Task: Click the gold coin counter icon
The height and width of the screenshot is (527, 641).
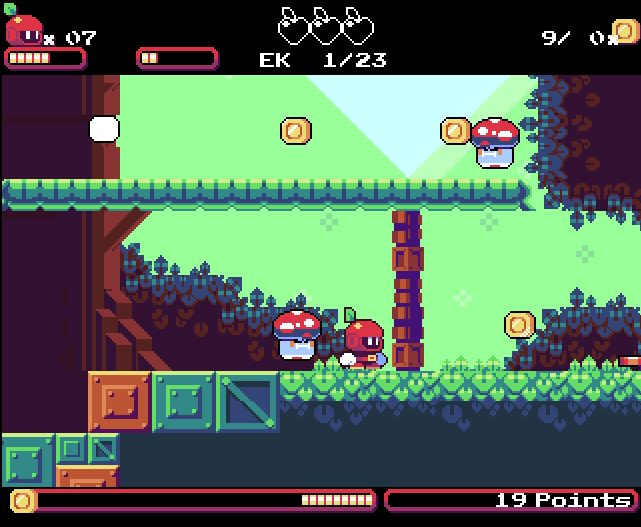Action: point(626,32)
